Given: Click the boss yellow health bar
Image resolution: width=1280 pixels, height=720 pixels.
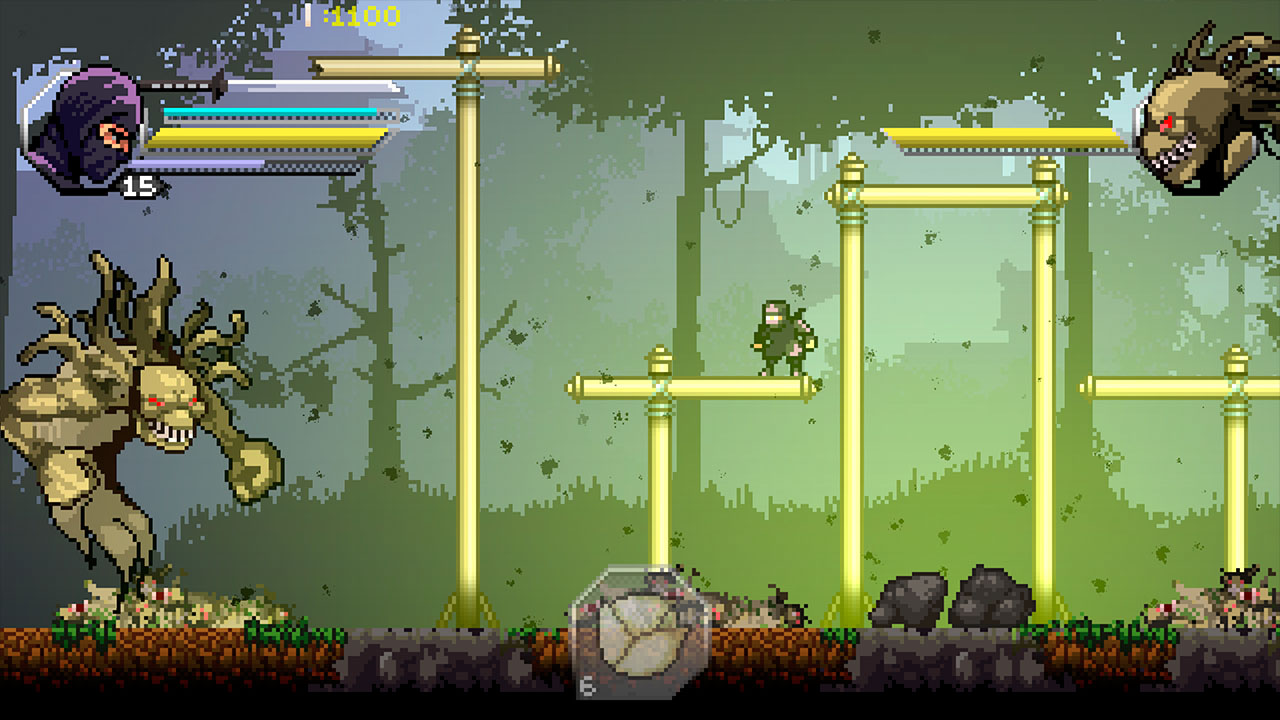Looking at the screenshot, I should [1005, 135].
